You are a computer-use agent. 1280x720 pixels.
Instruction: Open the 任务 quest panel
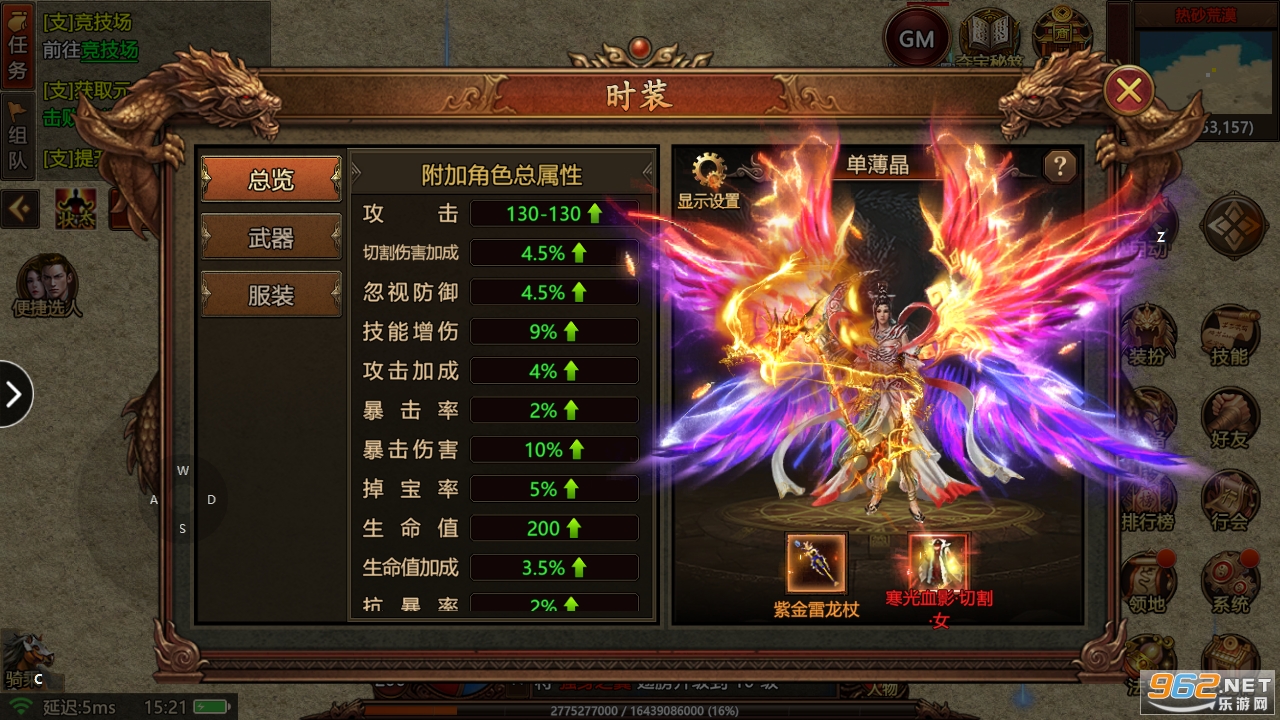(18, 41)
